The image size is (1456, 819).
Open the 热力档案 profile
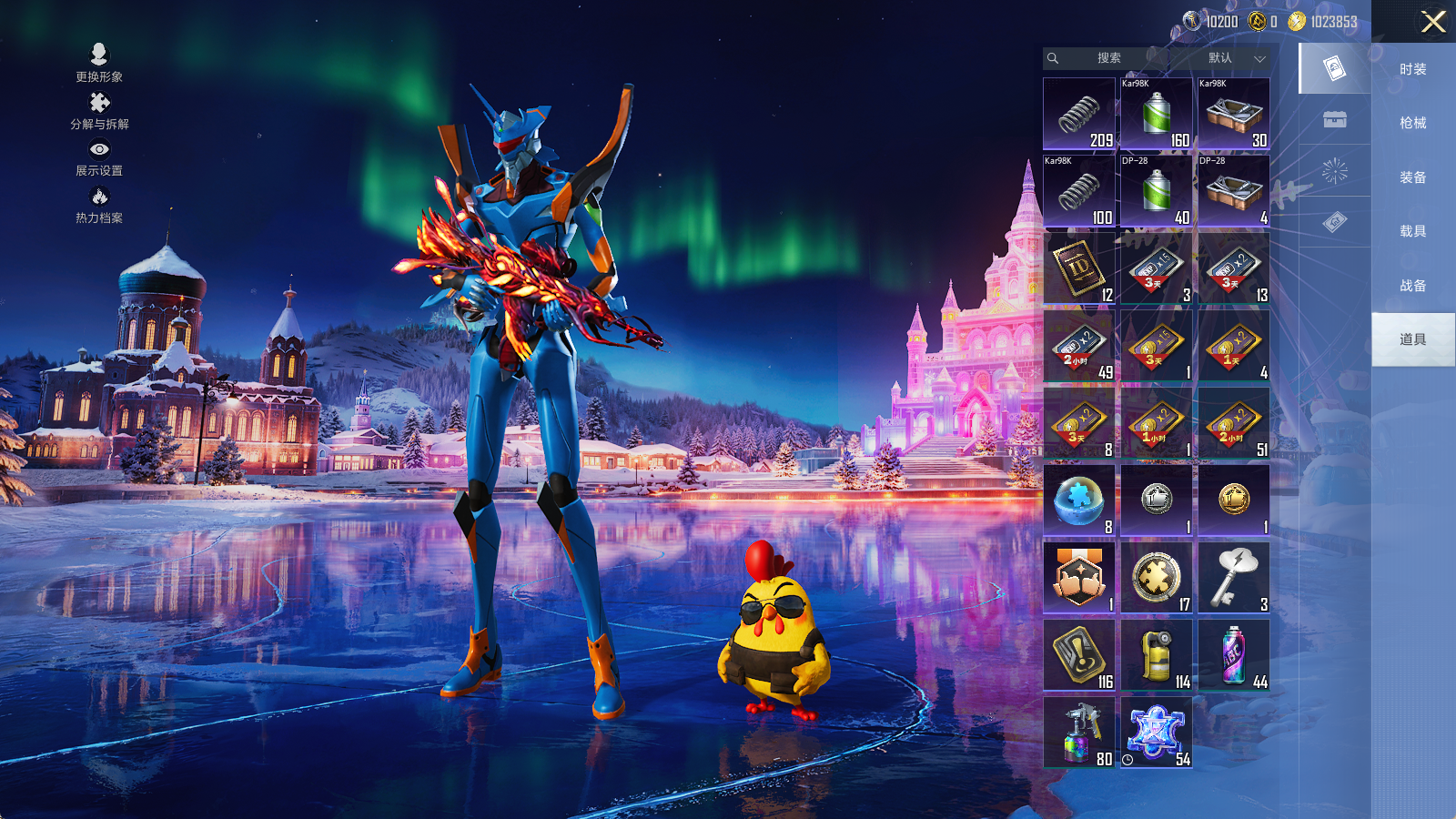(x=99, y=206)
